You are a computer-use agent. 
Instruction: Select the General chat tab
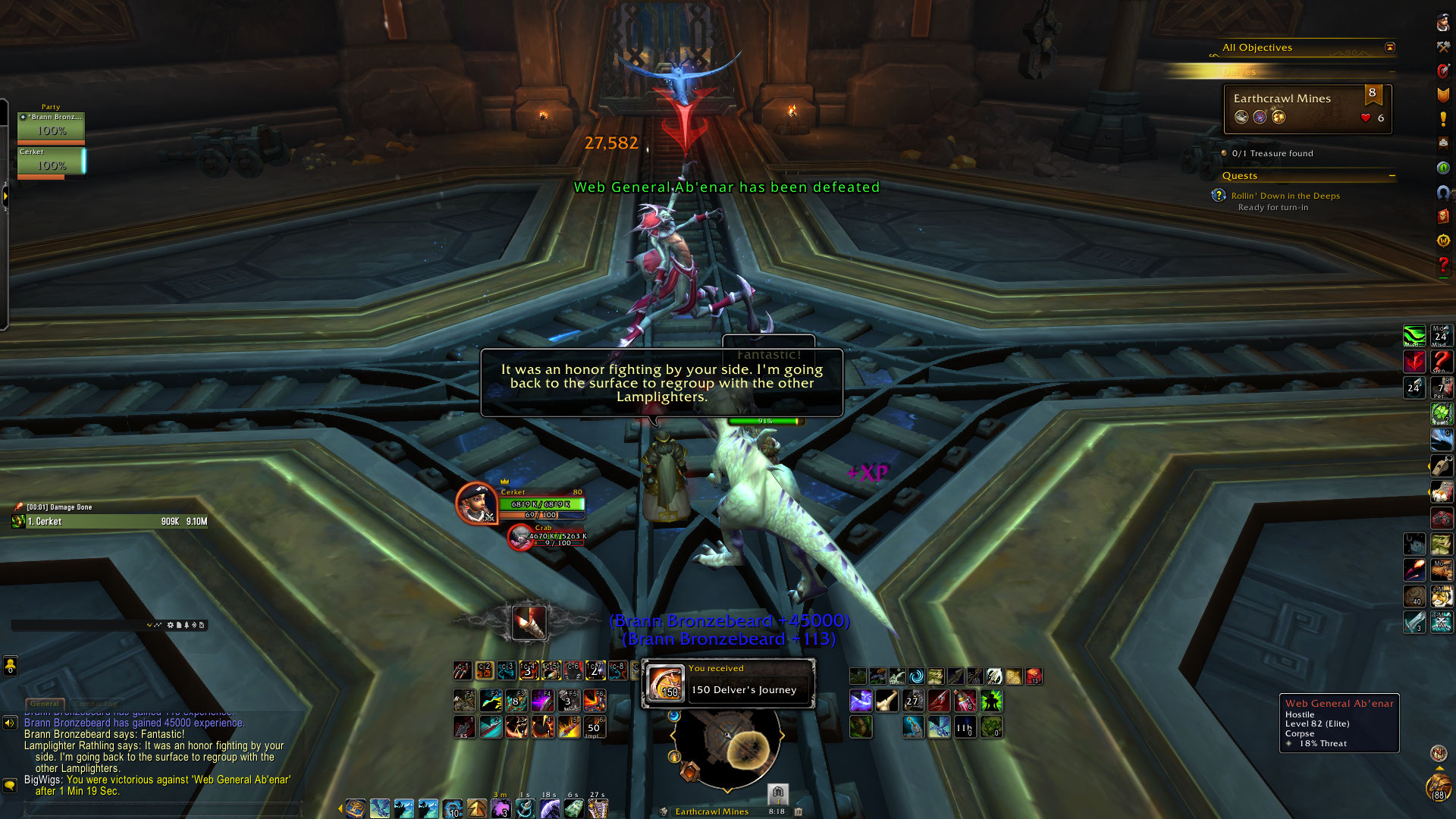coord(45,704)
